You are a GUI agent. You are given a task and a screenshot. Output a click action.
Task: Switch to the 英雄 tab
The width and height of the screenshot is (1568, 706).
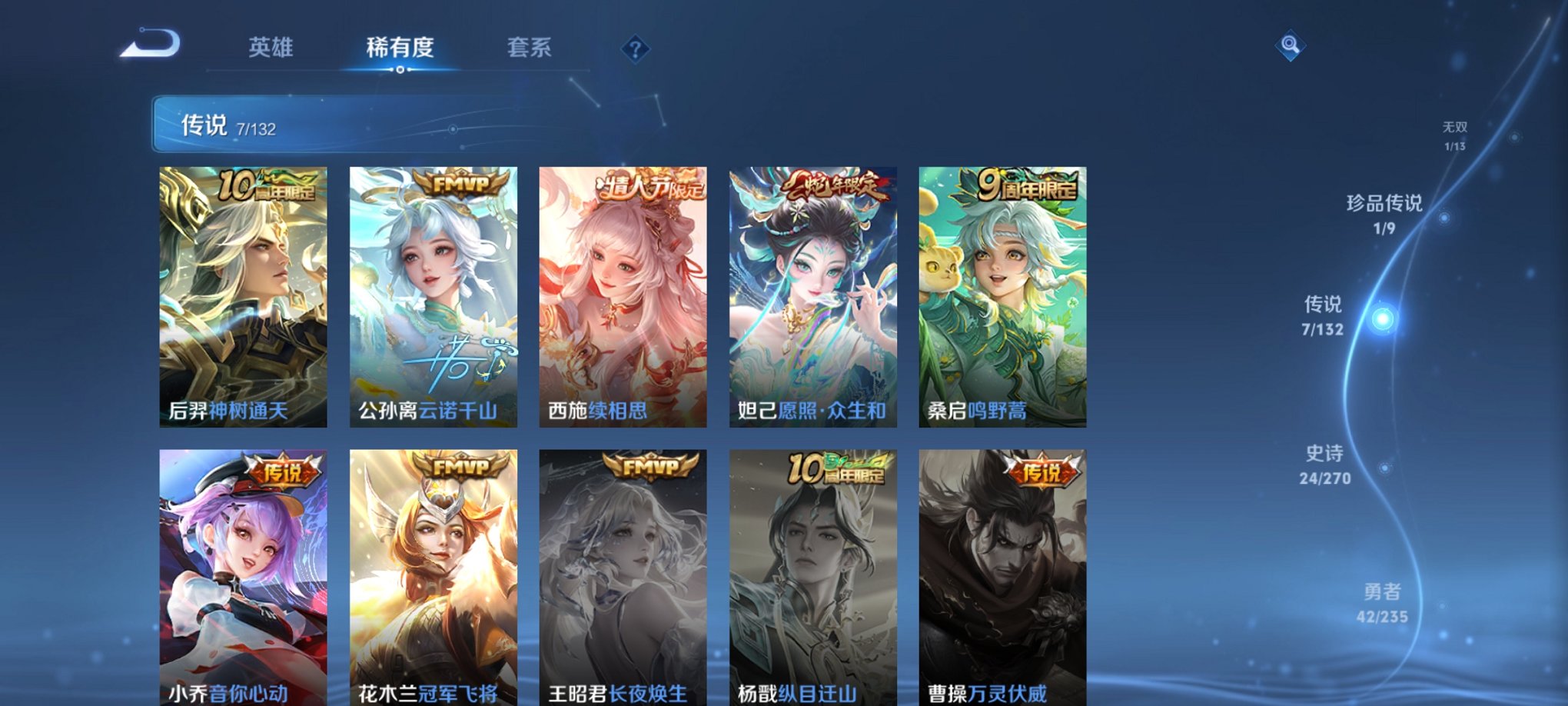click(x=269, y=48)
